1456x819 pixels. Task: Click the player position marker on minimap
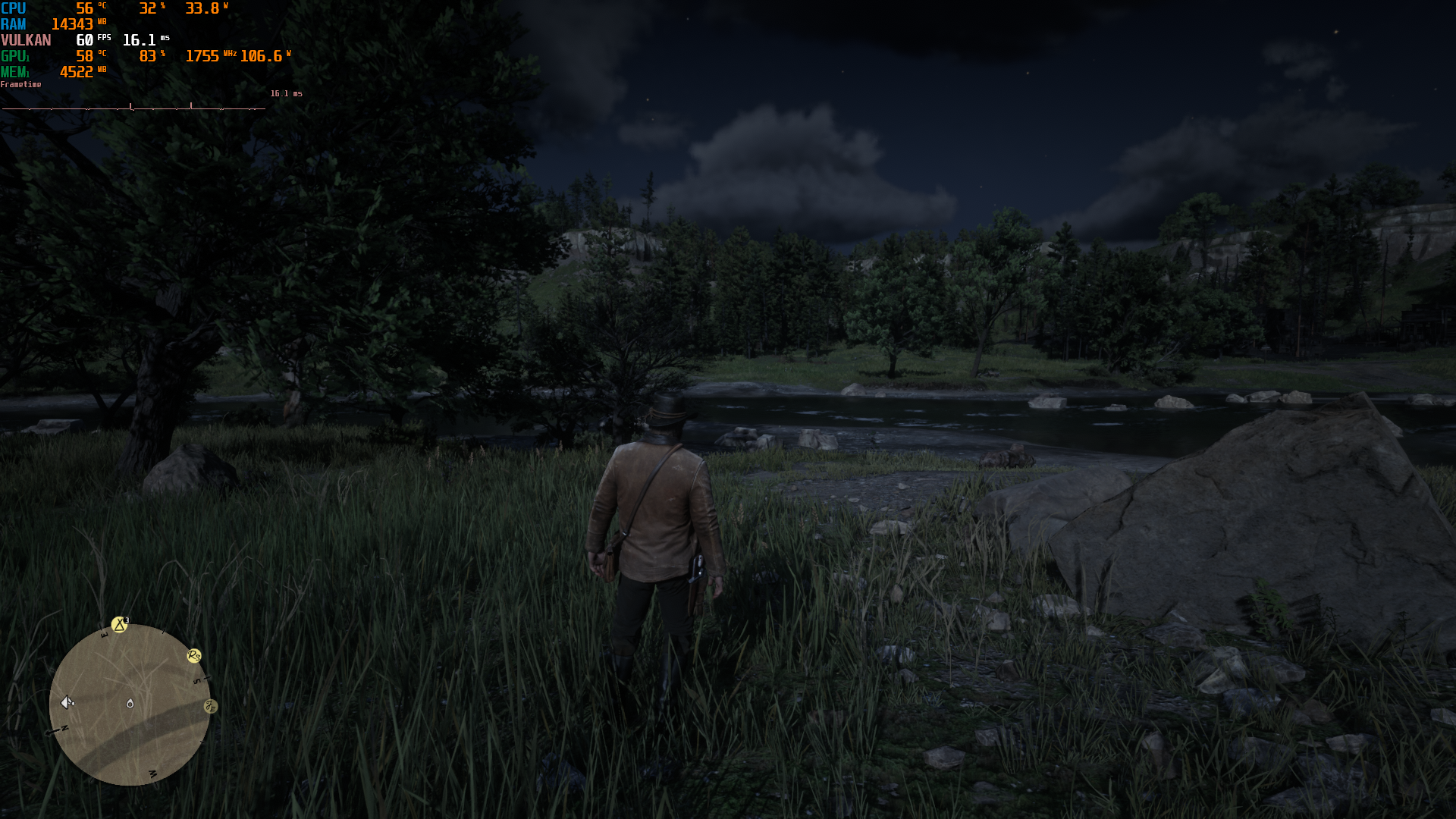[130, 704]
